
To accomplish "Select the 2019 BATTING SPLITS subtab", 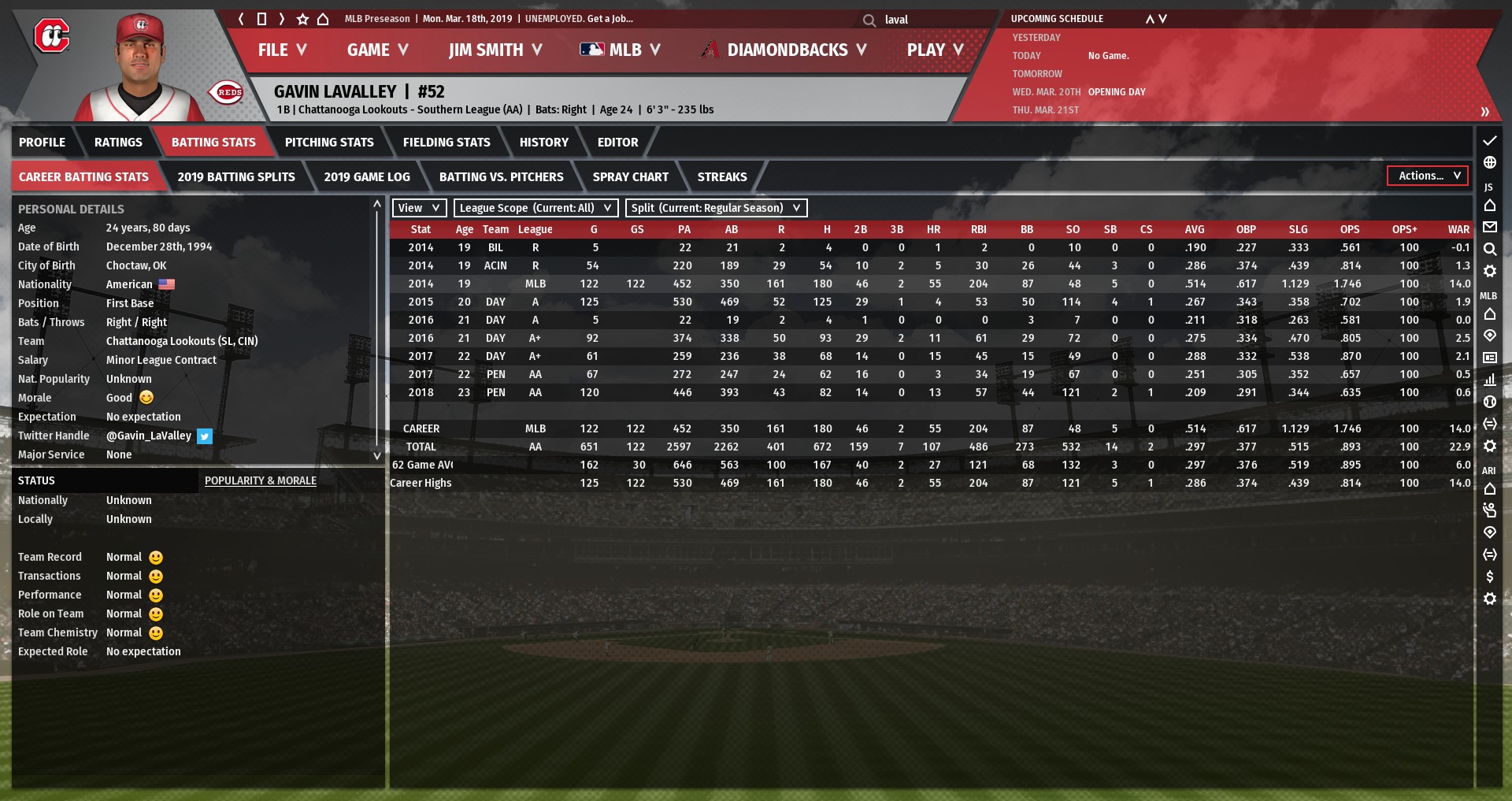I will pyautogui.click(x=236, y=177).
